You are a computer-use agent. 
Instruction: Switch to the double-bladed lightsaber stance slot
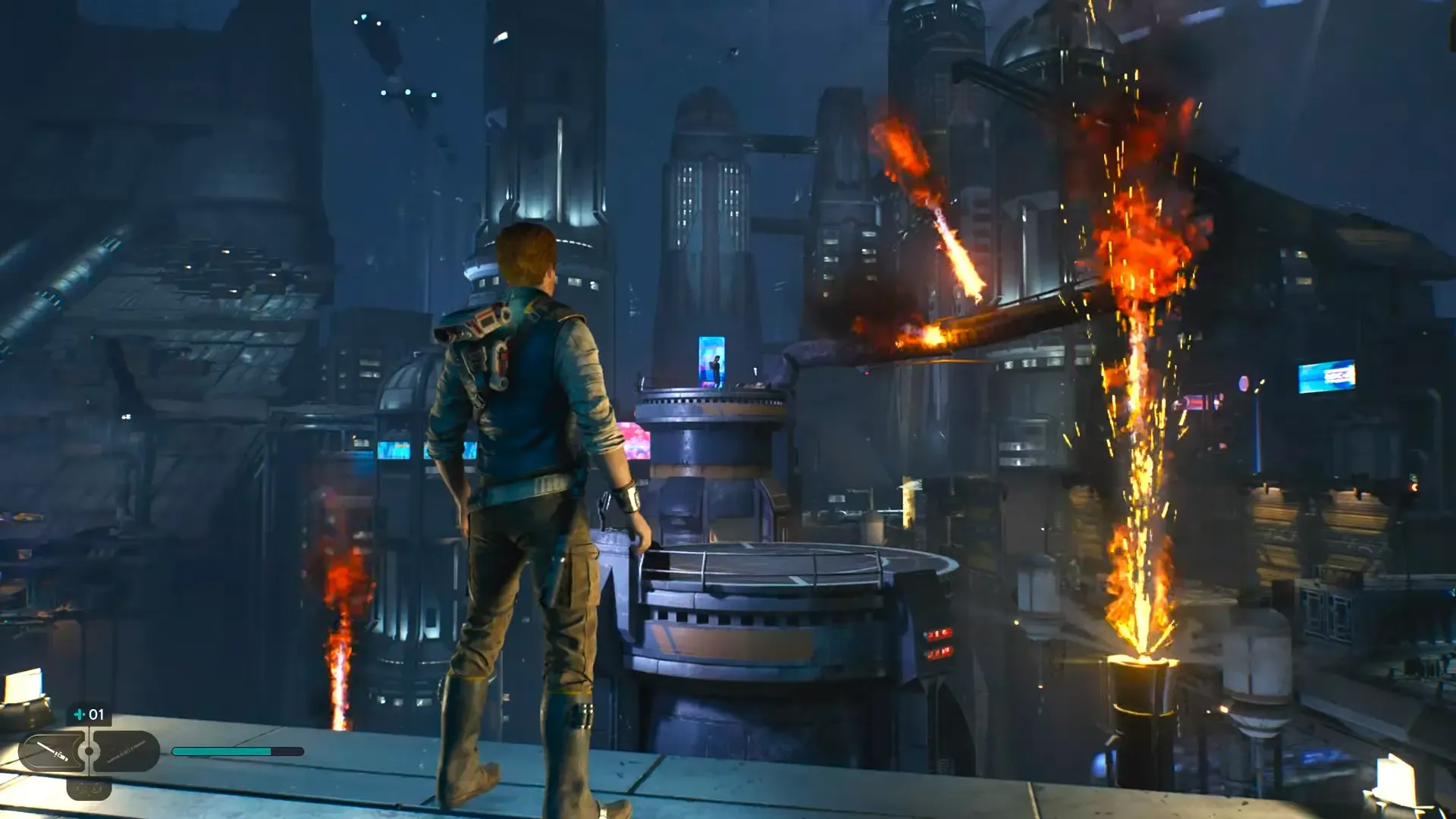click(126, 752)
